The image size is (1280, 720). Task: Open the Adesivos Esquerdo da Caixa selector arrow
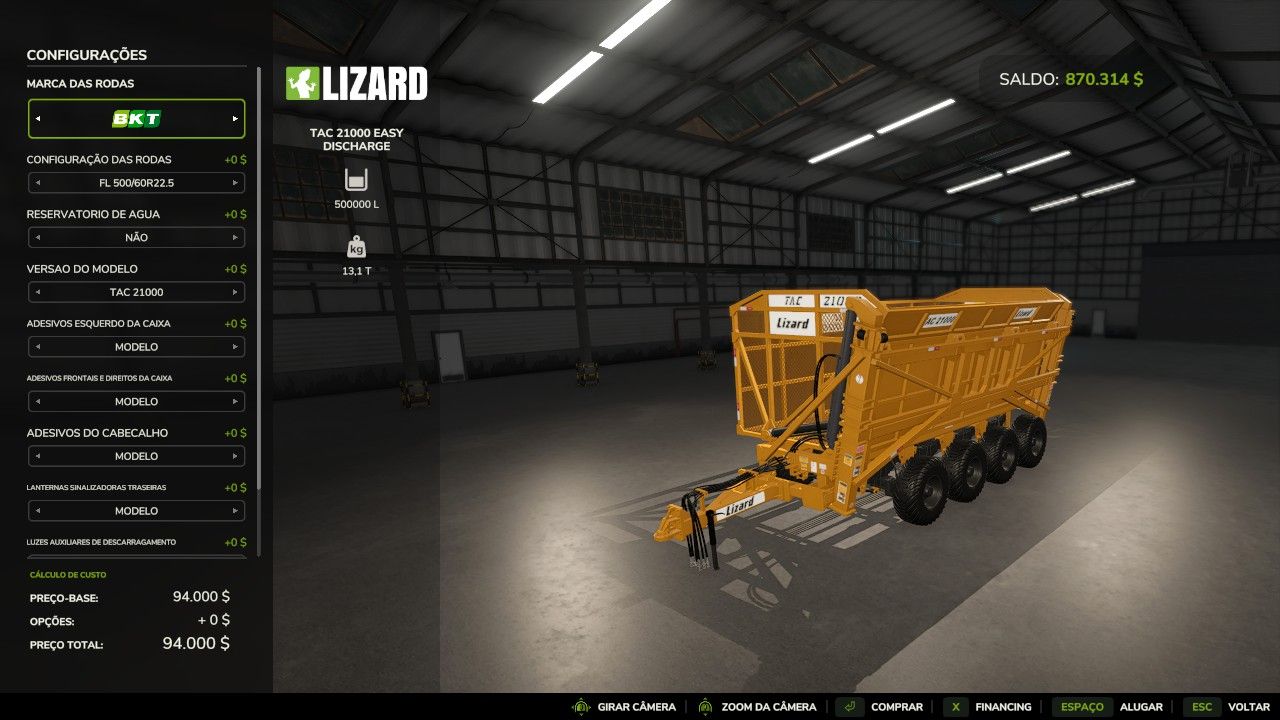[x=236, y=346]
